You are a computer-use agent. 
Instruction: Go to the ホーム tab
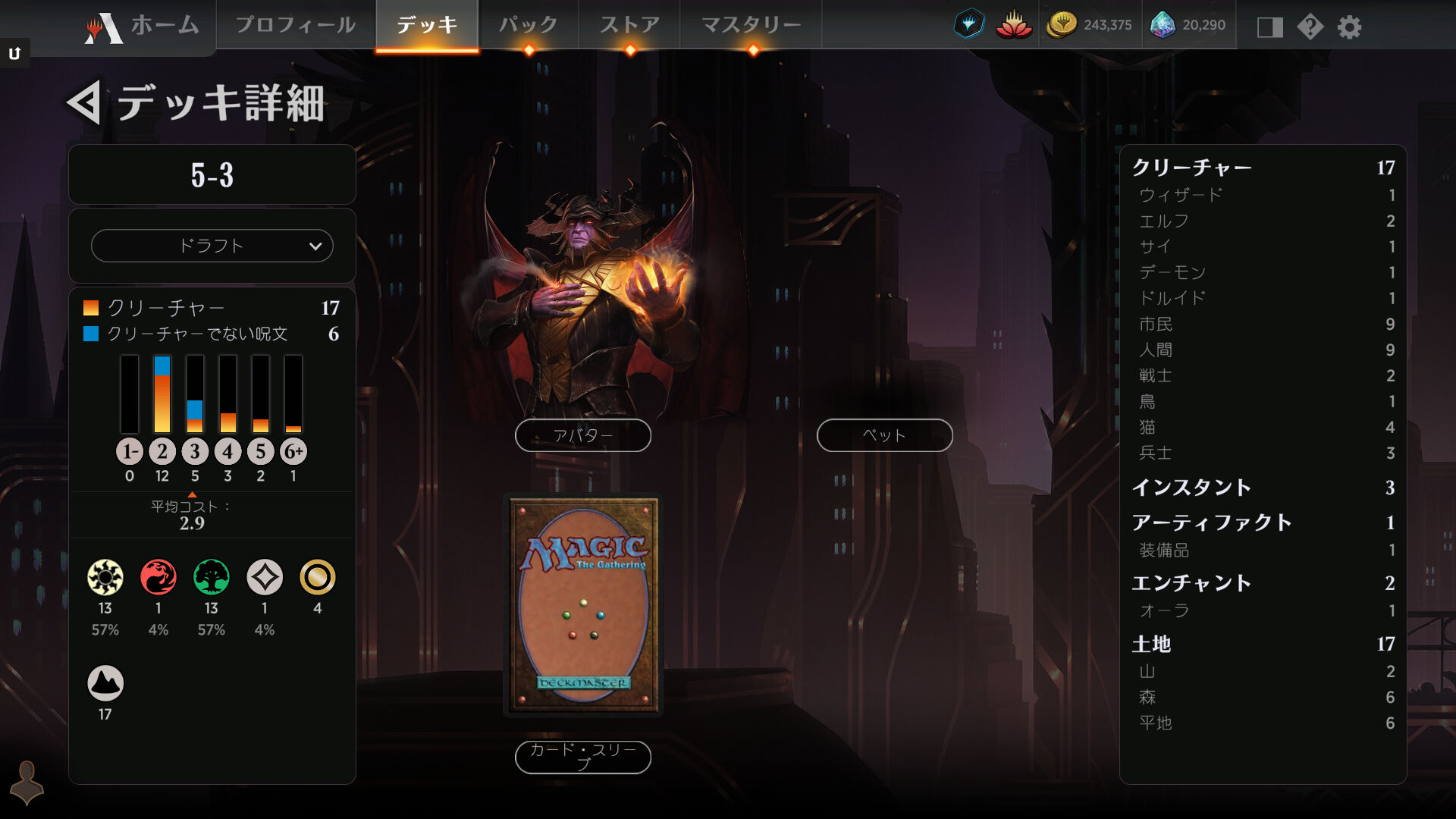point(144,26)
